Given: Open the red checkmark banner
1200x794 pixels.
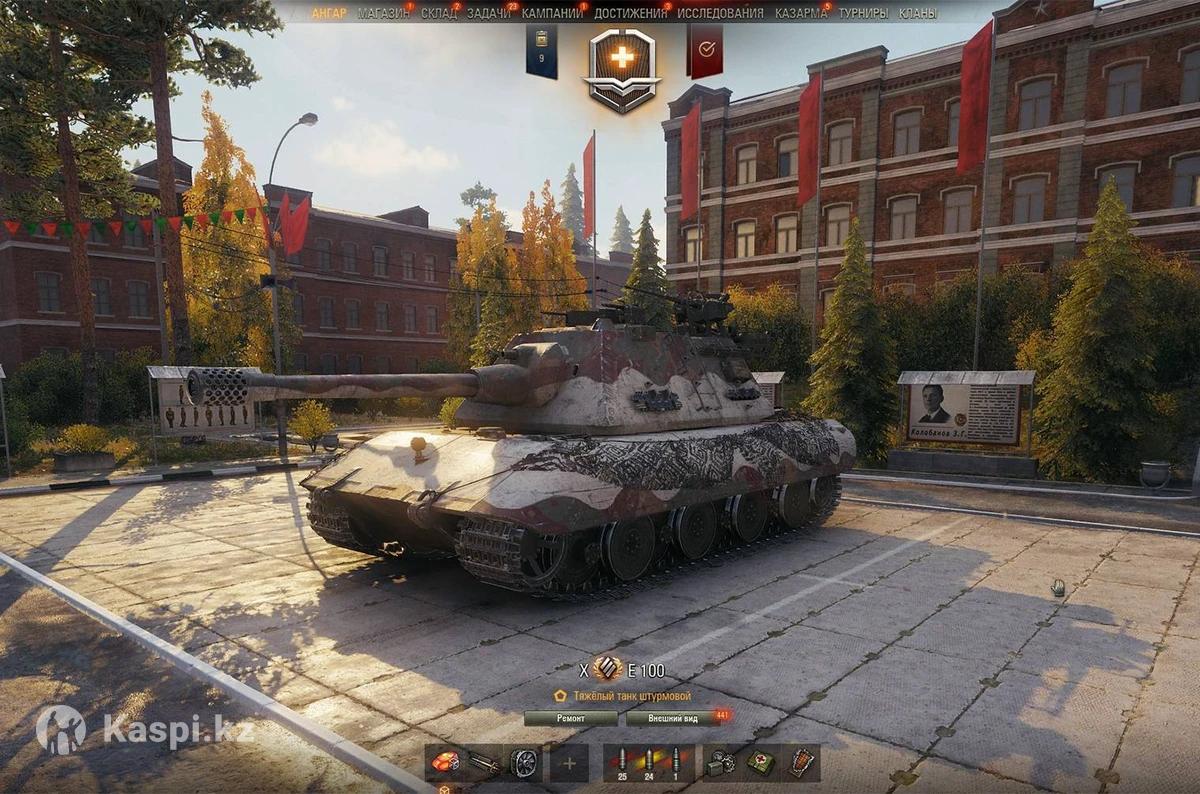Looking at the screenshot, I should pos(705,49).
